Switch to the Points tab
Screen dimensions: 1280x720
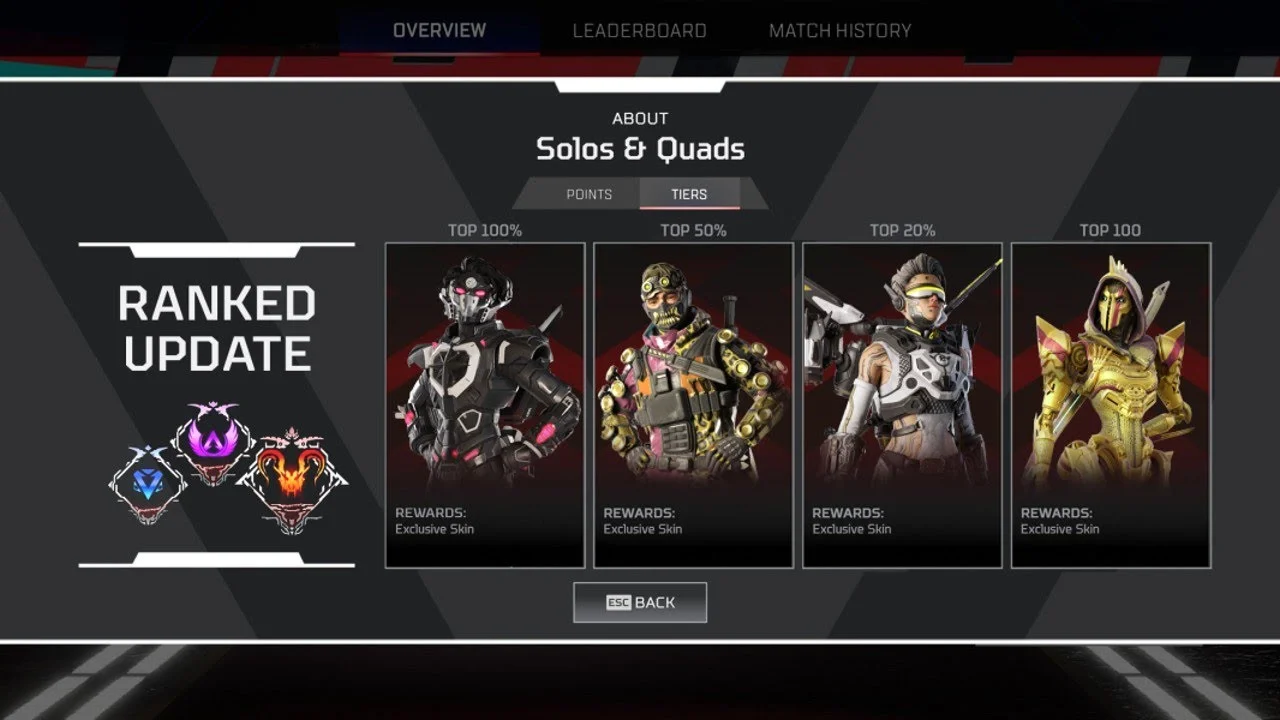[x=589, y=193]
